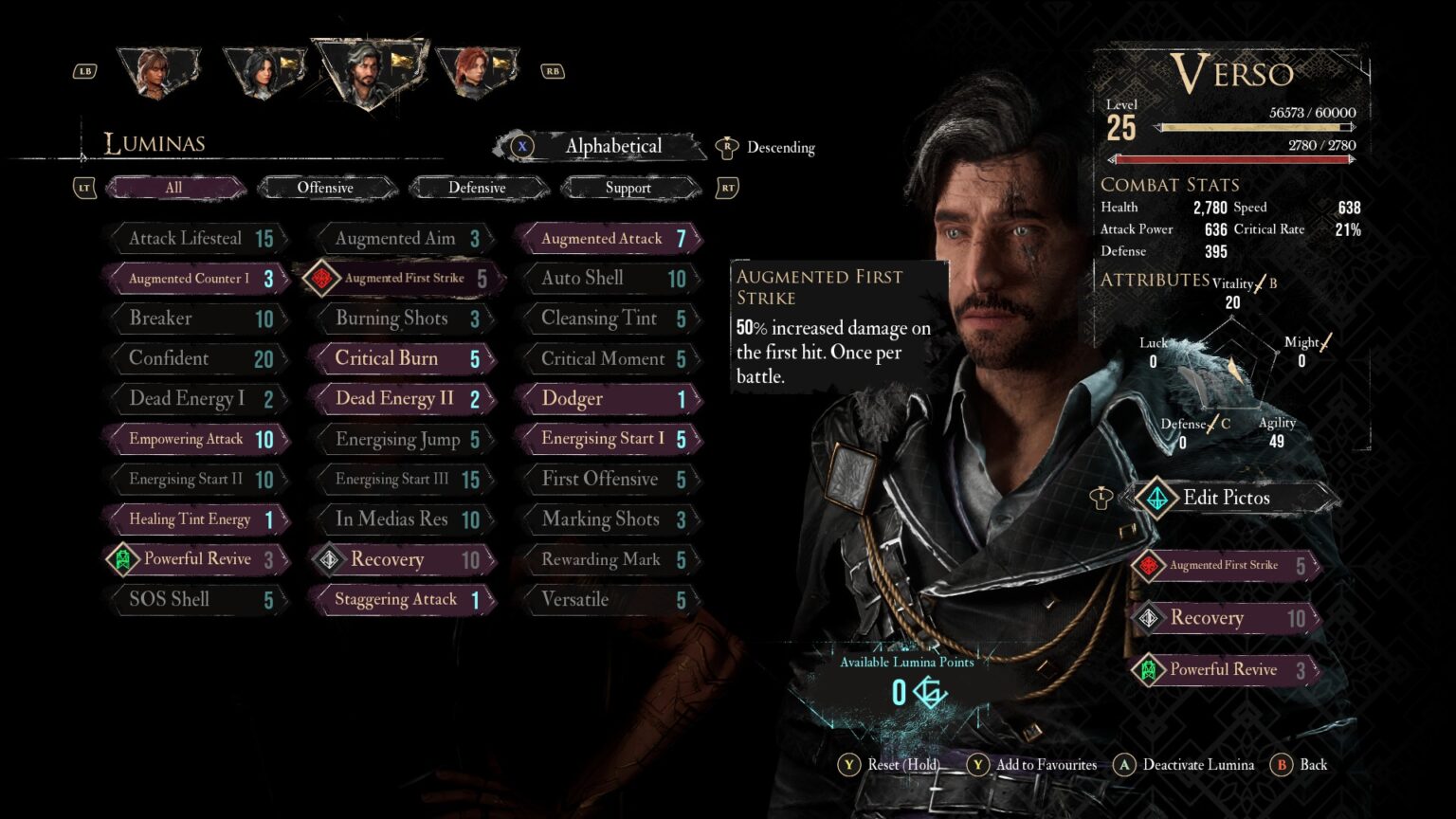Show the Support luminas tab
1456x819 pixels.
(628, 188)
